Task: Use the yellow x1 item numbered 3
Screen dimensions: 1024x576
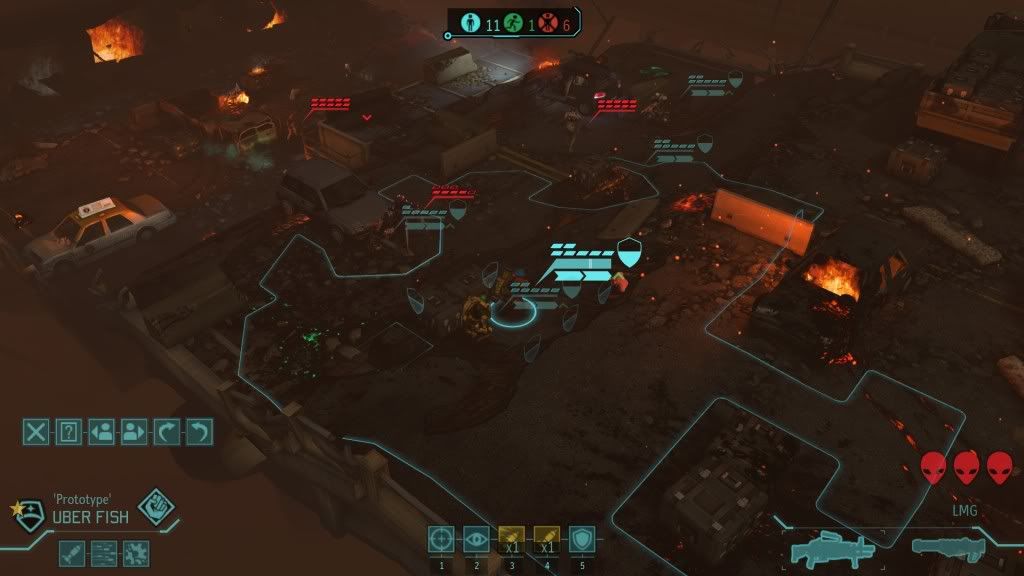Action: [x=511, y=540]
